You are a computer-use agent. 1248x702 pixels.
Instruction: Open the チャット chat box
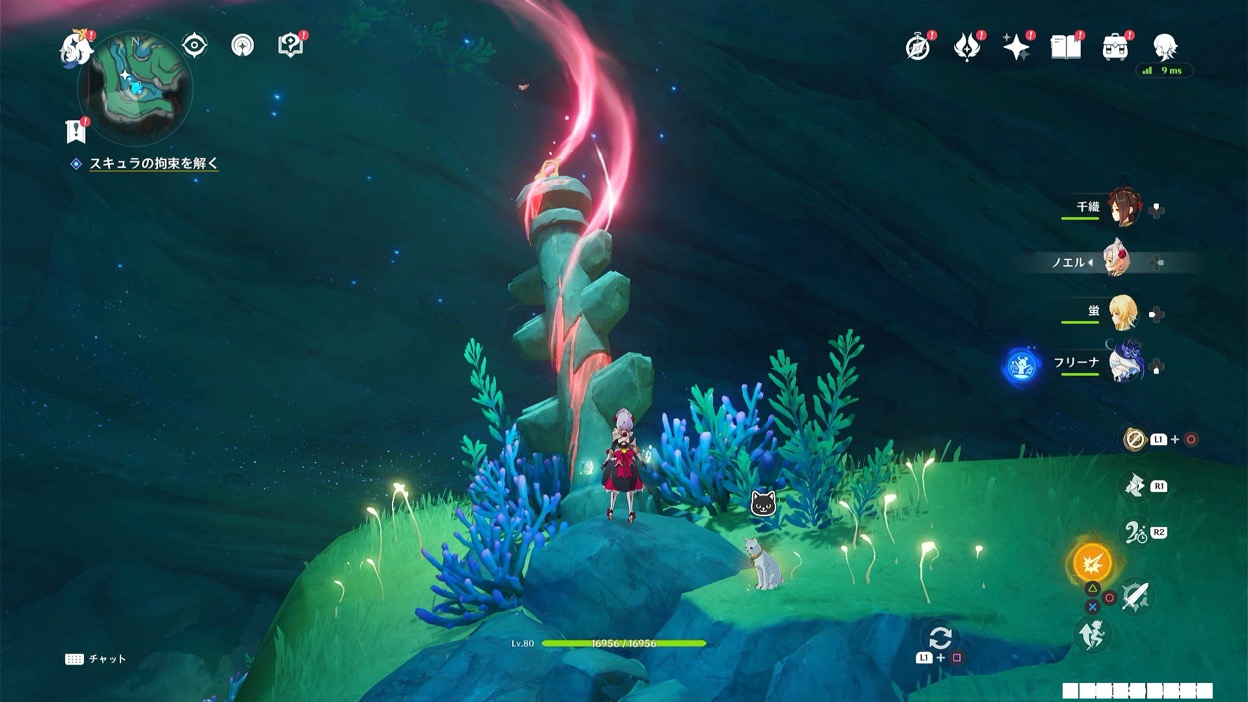click(96, 659)
